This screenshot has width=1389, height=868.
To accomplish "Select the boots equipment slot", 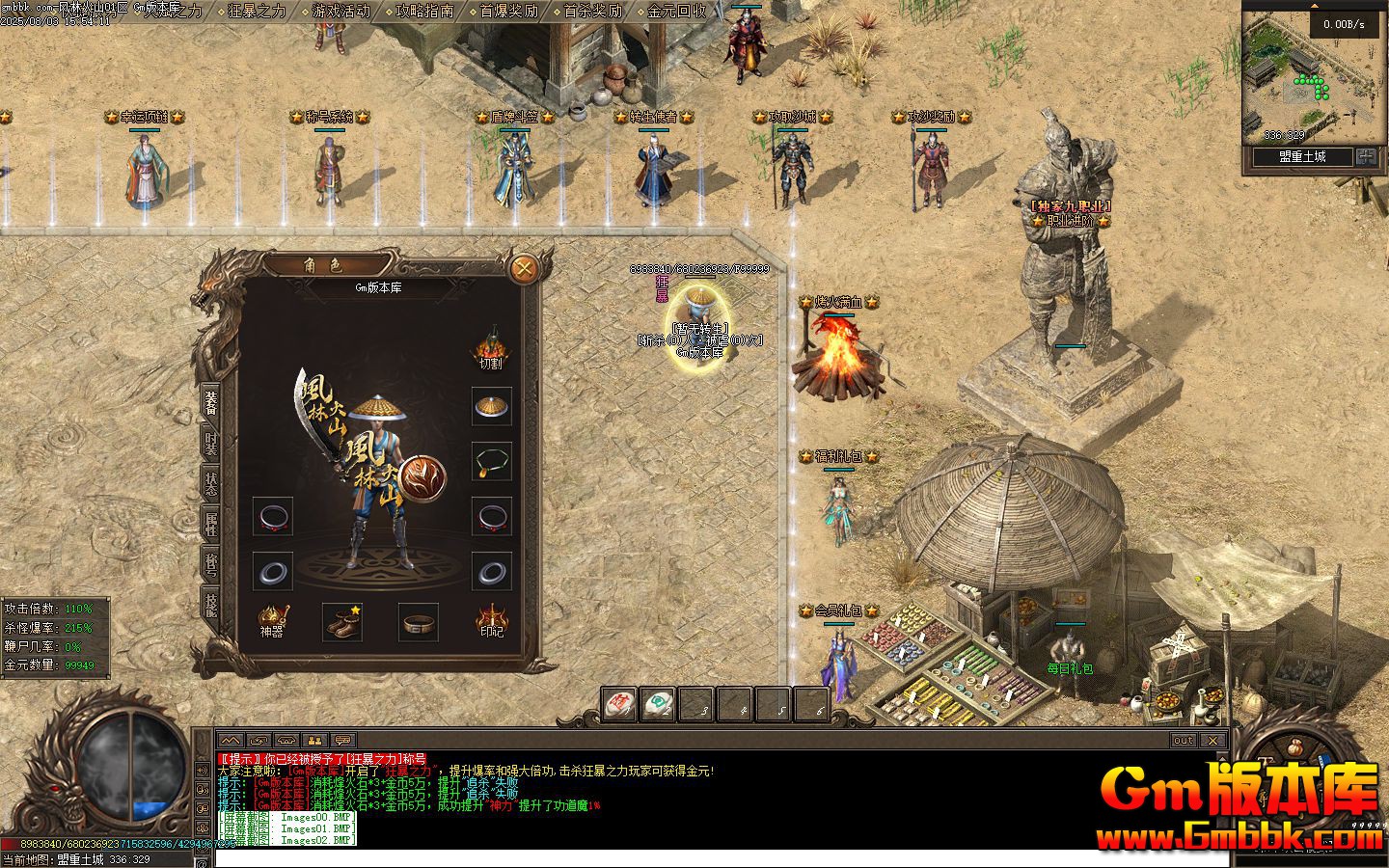I will tap(342, 622).
